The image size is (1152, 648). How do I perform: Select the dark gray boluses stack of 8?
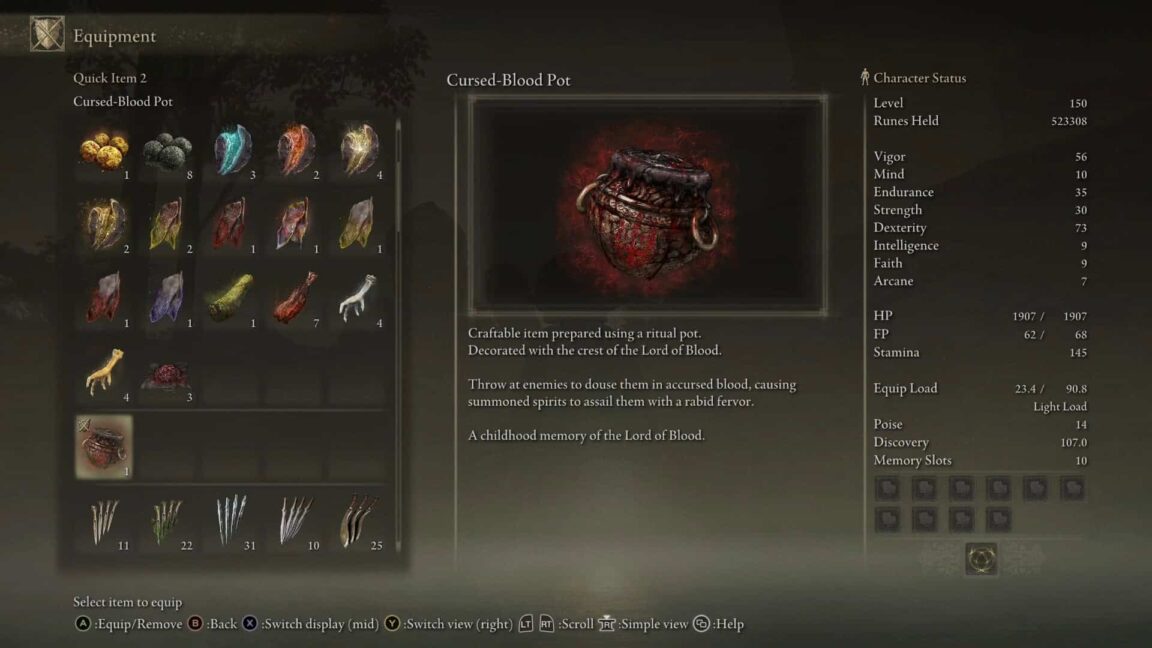[x=167, y=151]
